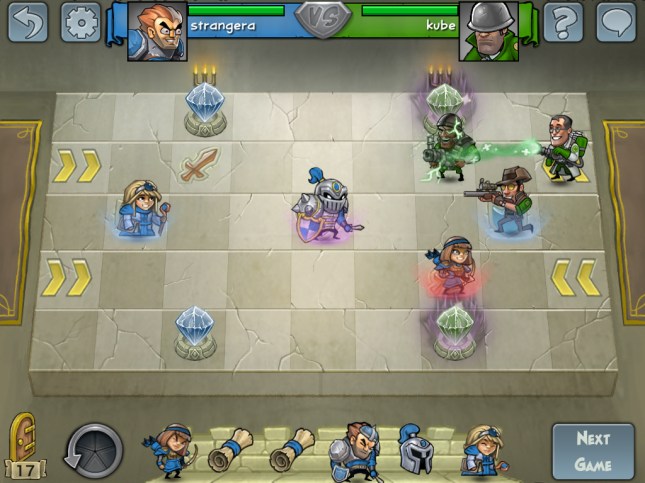The height and width of the screenshot is (483, 645).
Task: Open the gear settings menu
Action: coord(81,22)
